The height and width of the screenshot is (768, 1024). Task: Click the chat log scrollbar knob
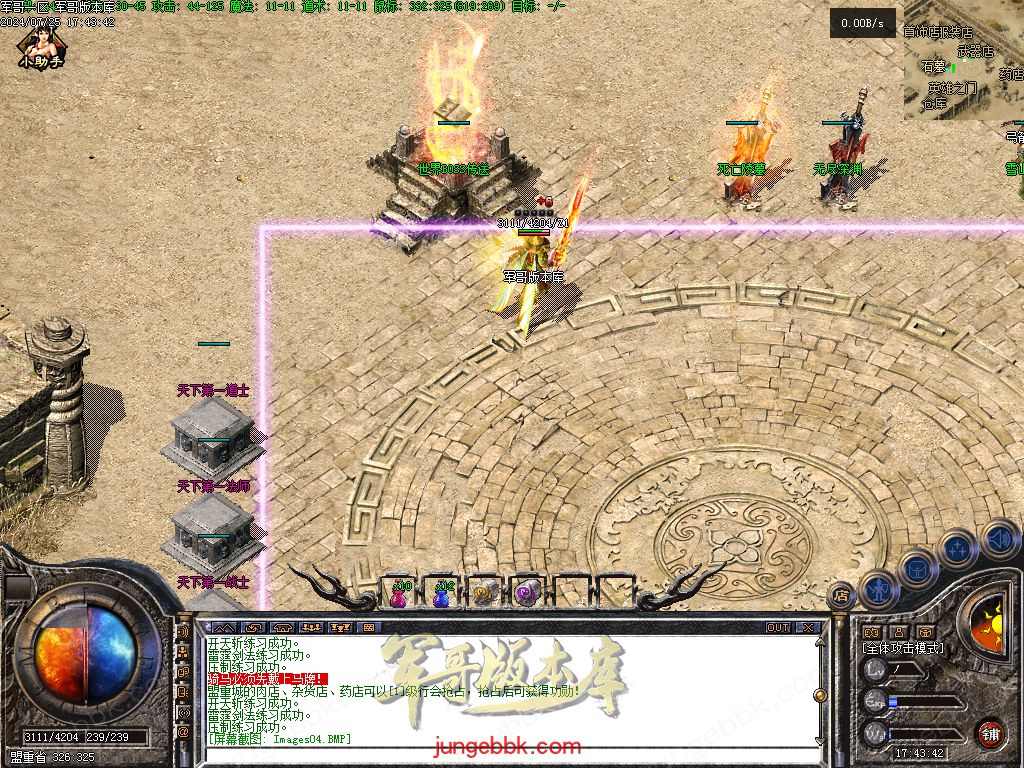point(820,694)
